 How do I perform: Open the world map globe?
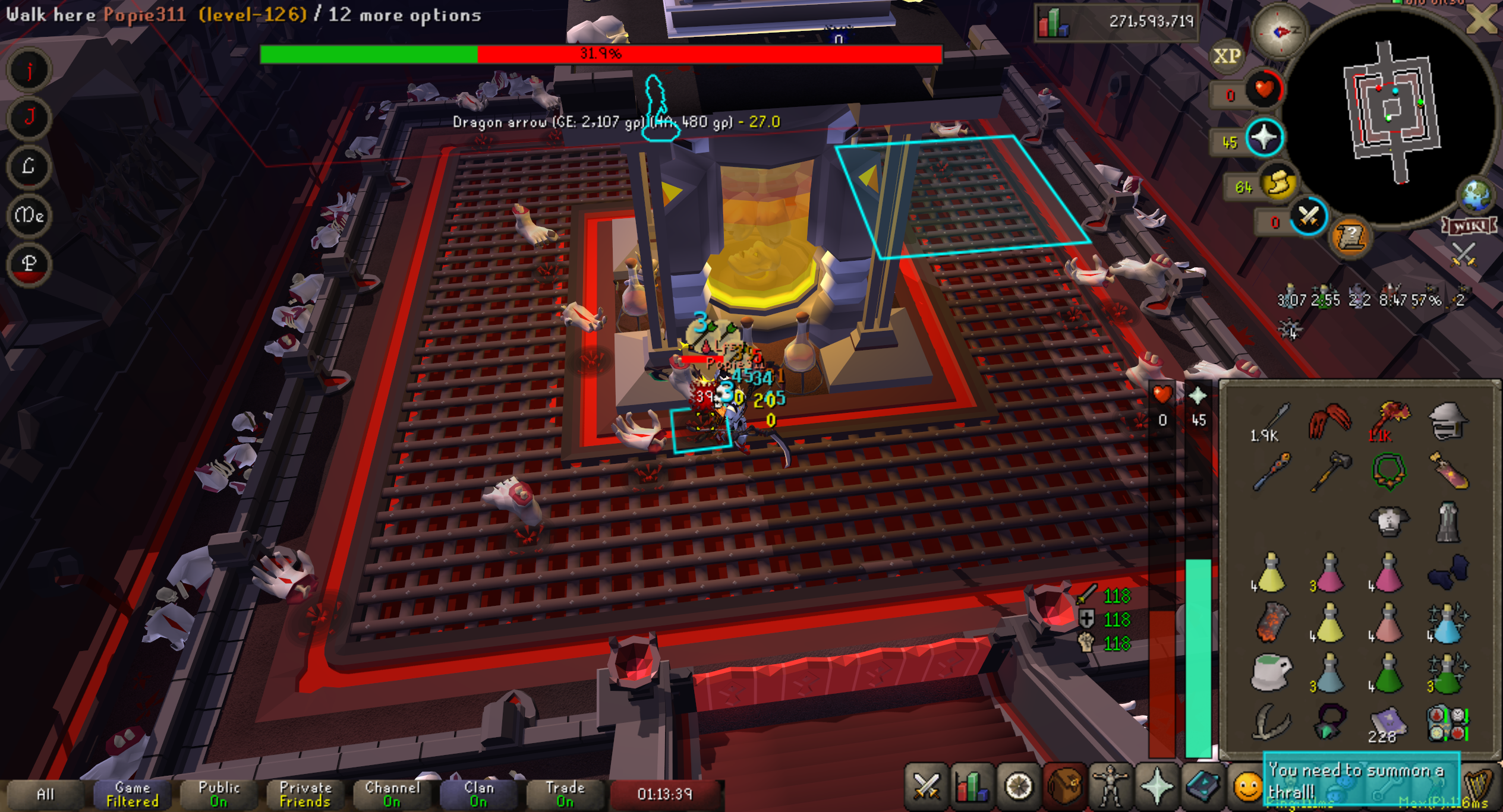(x=1476, y=196)
